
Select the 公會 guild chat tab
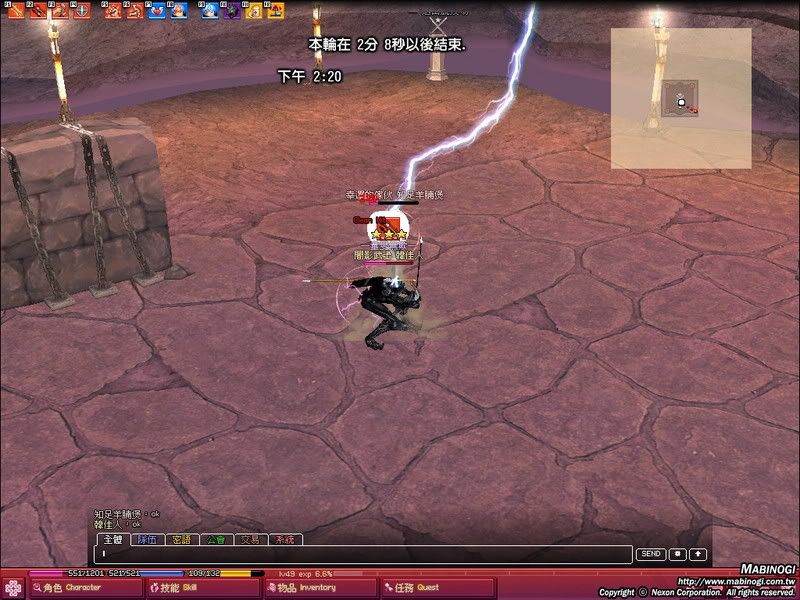(x=216, y=540)
